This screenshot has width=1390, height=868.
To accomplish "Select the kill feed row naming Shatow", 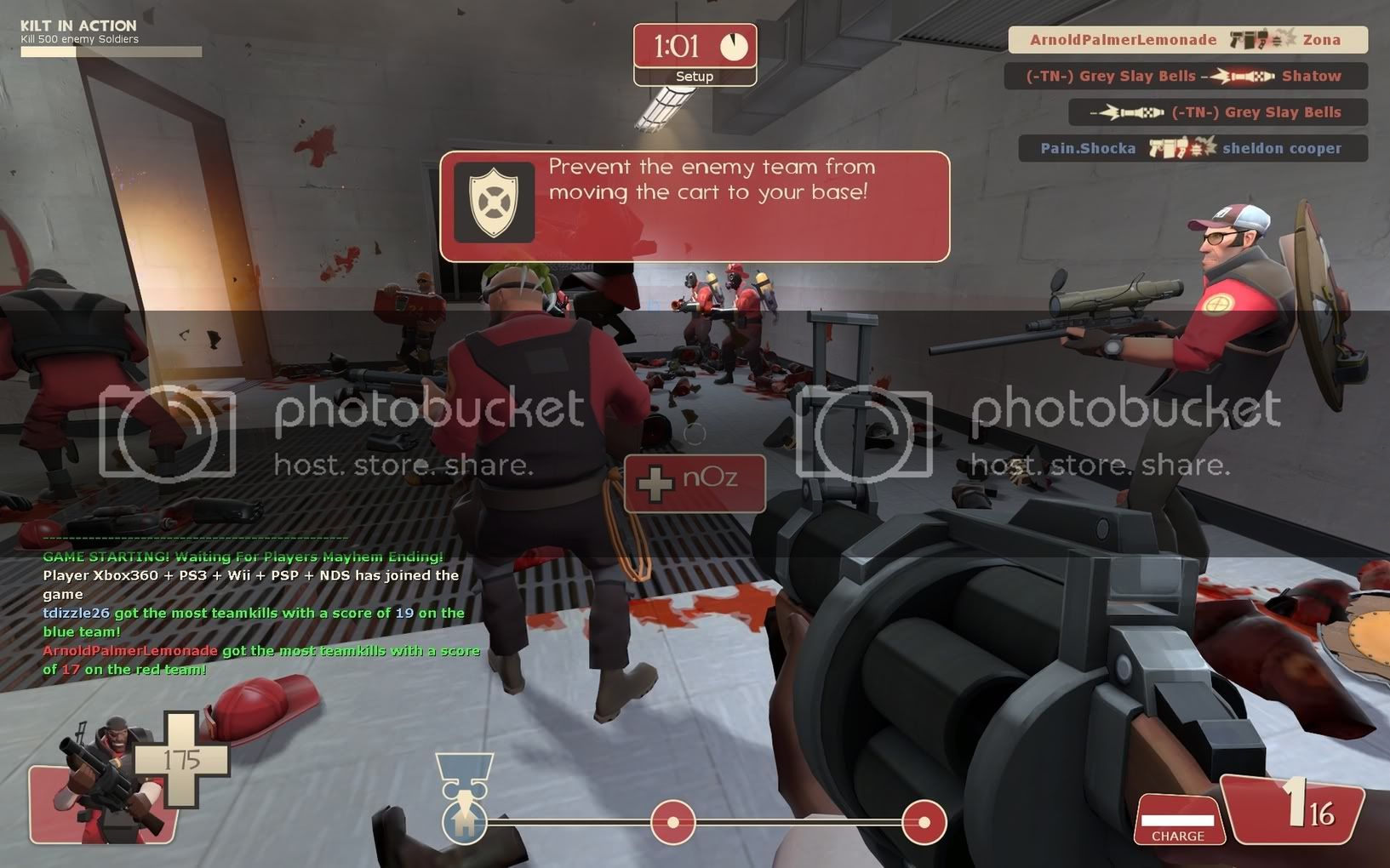I will 1185,76.
